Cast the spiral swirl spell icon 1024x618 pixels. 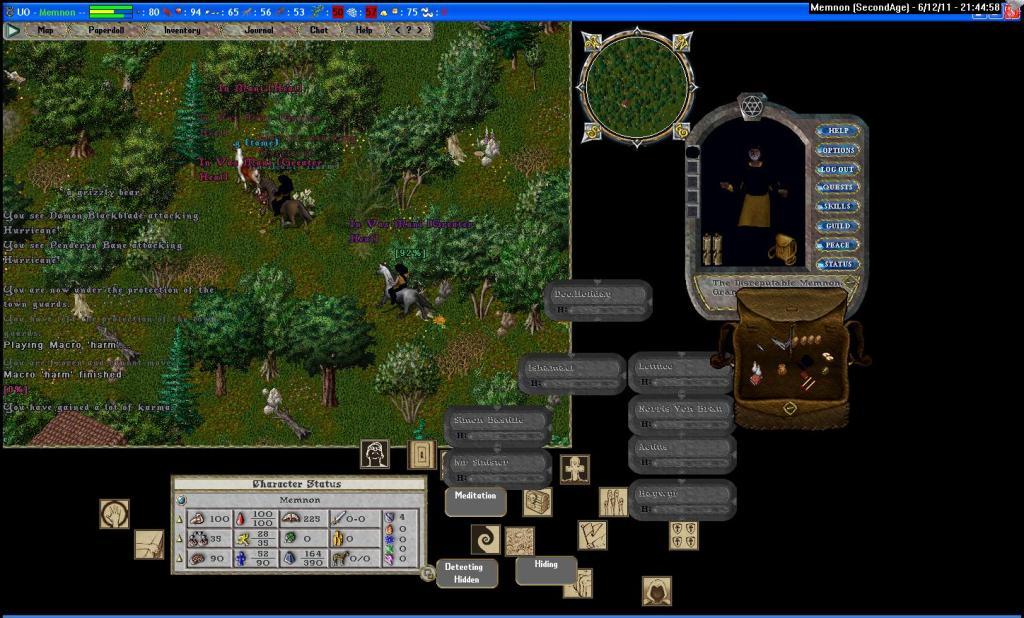[x=486, y=540]
